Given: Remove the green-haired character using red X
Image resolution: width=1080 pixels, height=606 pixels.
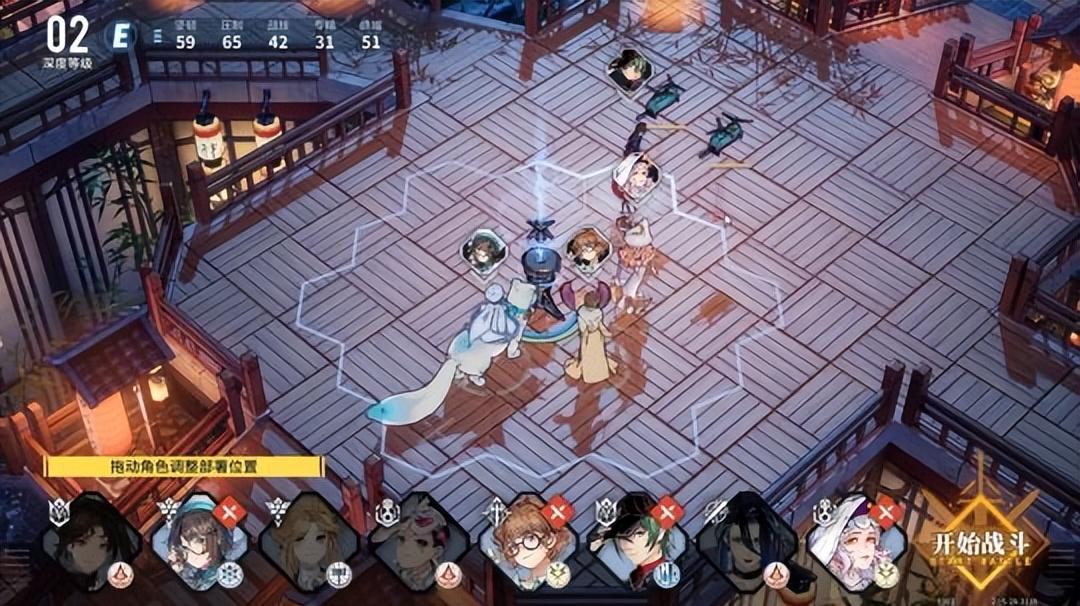Looking at the screenshot, I should (x=667, y=511).
